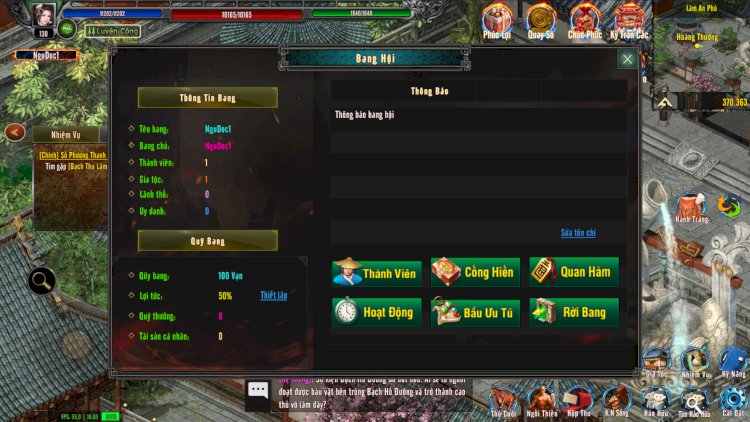
Task: Select the Sô Phương Thanh main quest
Action: 72,155
